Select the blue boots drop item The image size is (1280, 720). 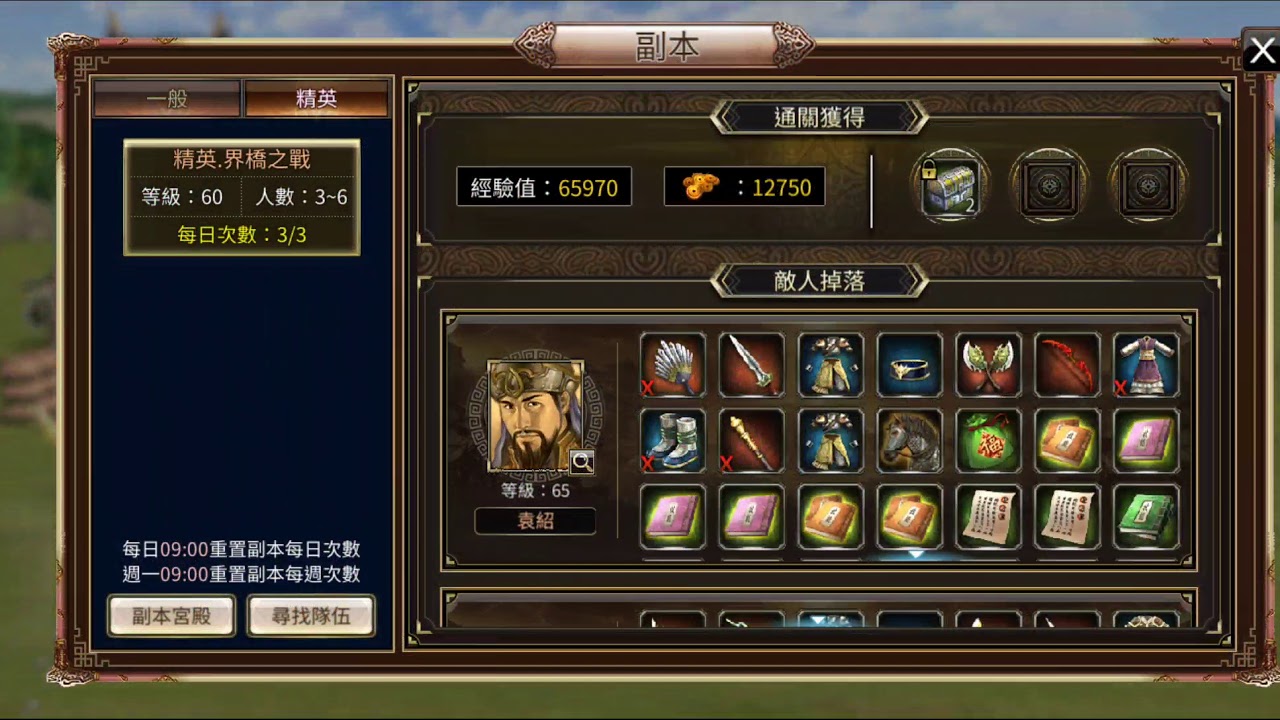(673, 441)
